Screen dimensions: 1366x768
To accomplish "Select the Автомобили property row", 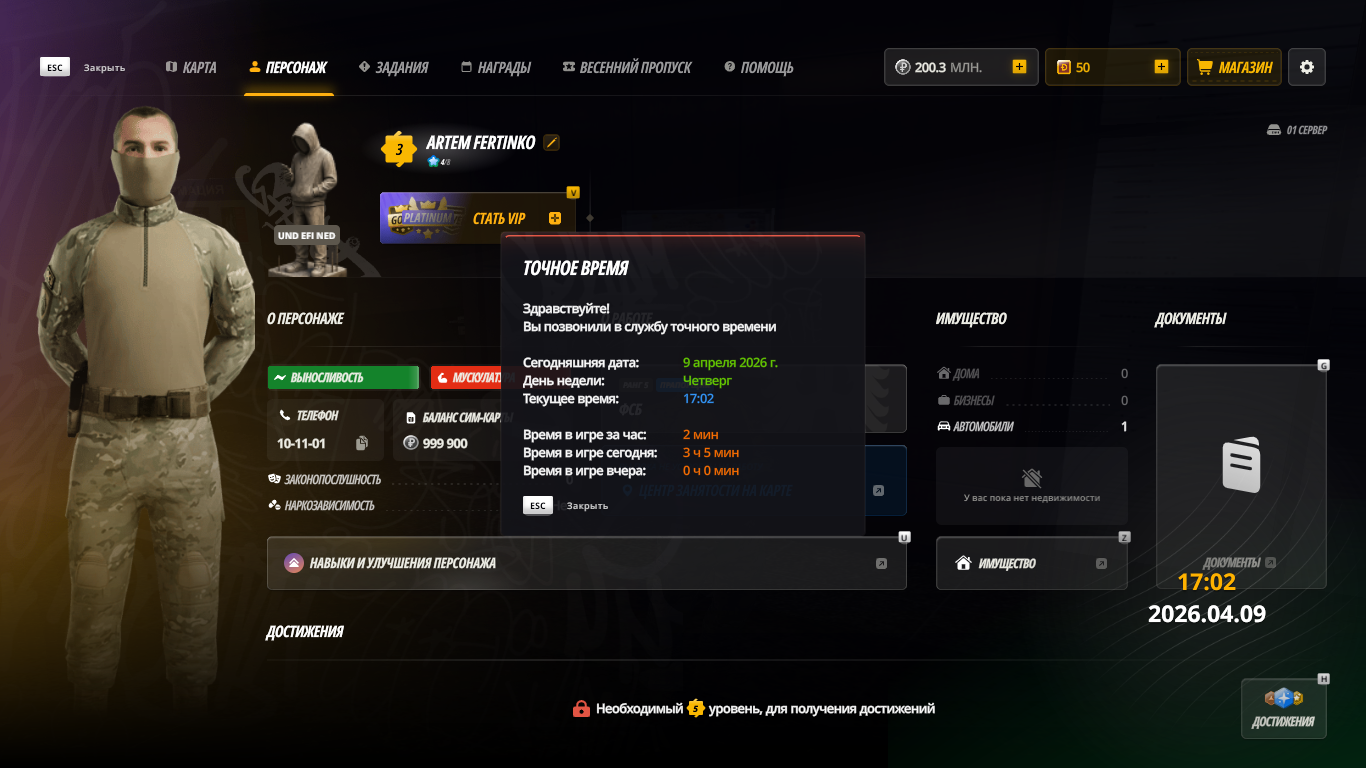I will (x=1031, y=426).
